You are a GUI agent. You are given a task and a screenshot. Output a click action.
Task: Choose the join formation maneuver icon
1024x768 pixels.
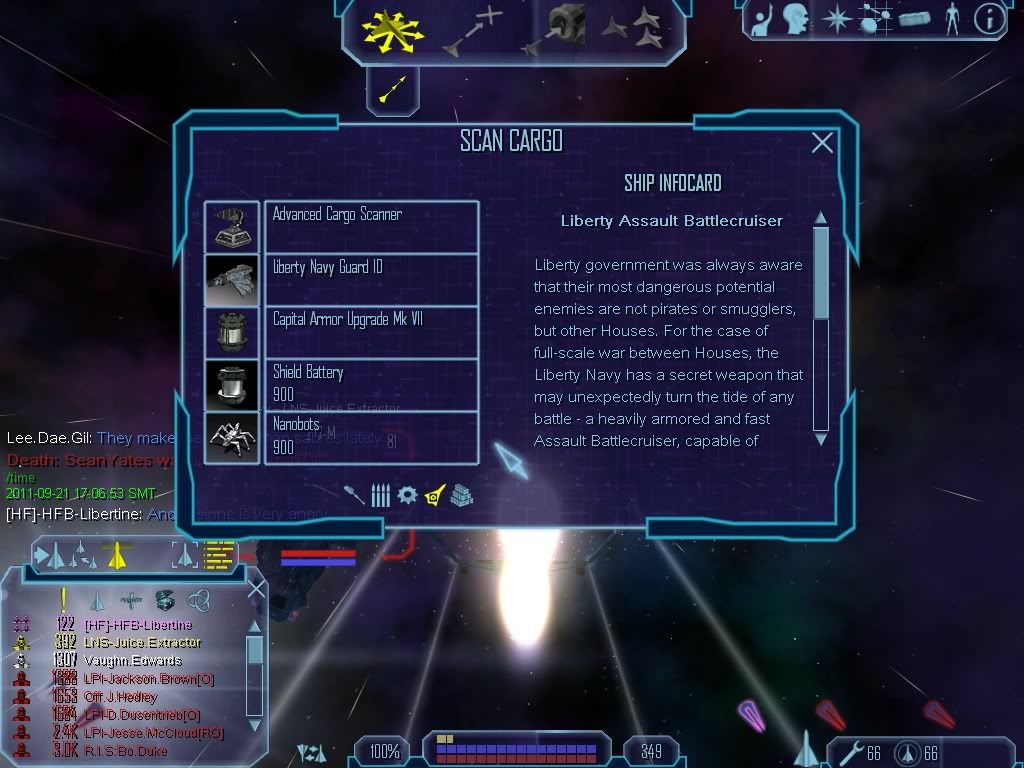click(x=633, y=29)
